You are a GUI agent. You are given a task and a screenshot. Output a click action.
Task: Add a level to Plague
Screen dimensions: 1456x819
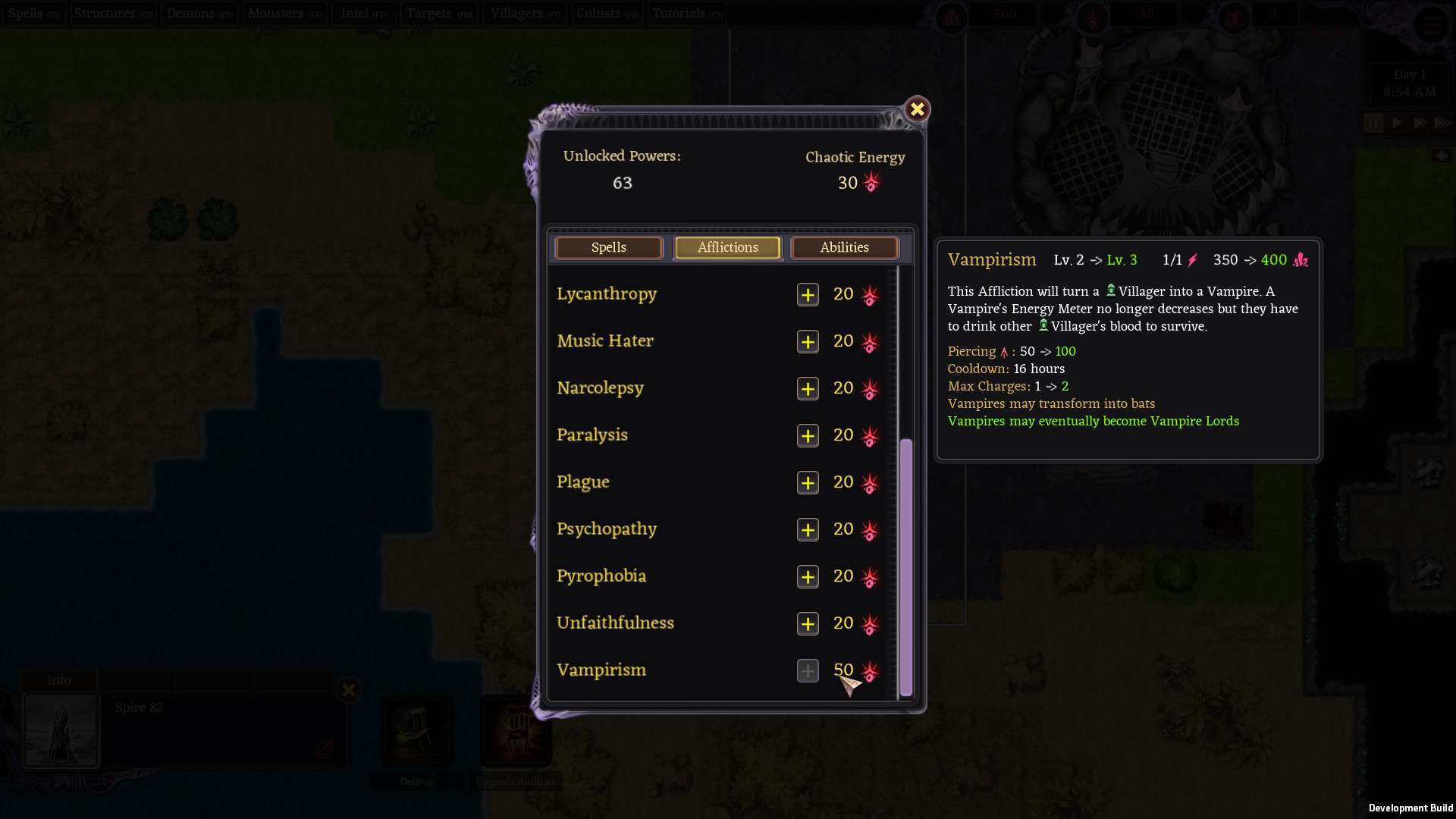click(808, 483)
